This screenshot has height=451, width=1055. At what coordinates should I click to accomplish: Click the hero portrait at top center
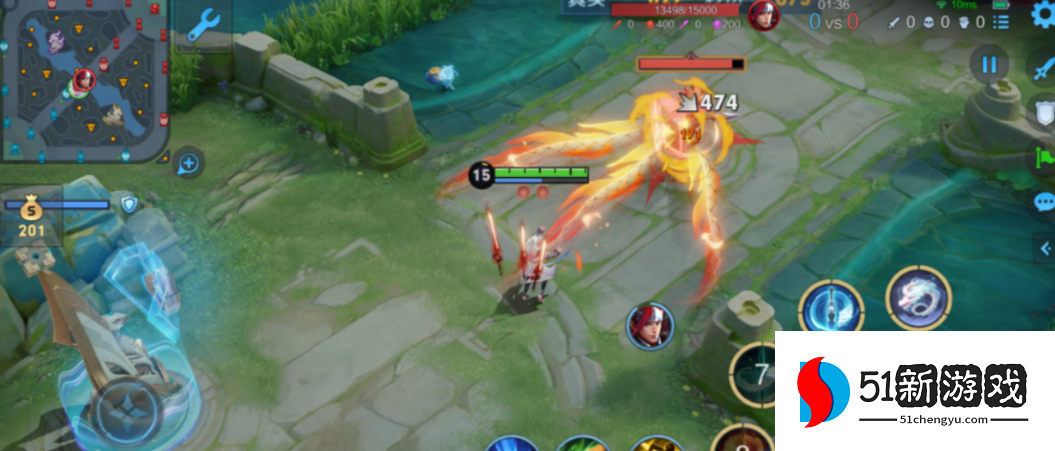tap(765, 15)
